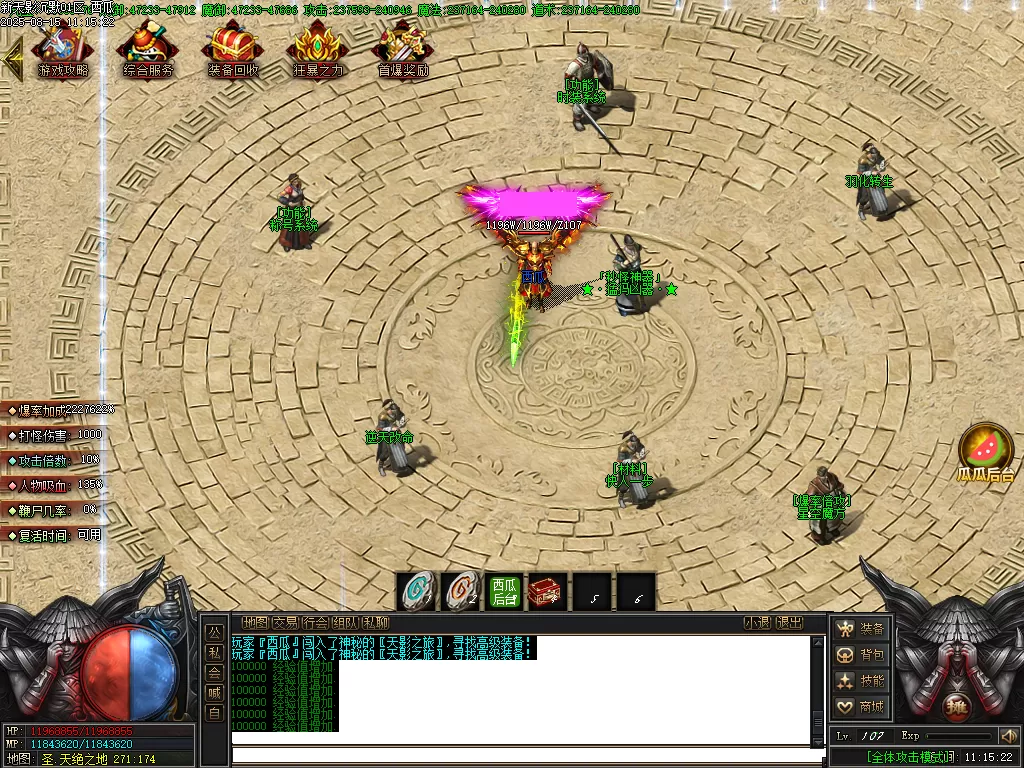
Task: Open the 商城 shop panel
Action: pyautogui.click(x=861, y=707)
